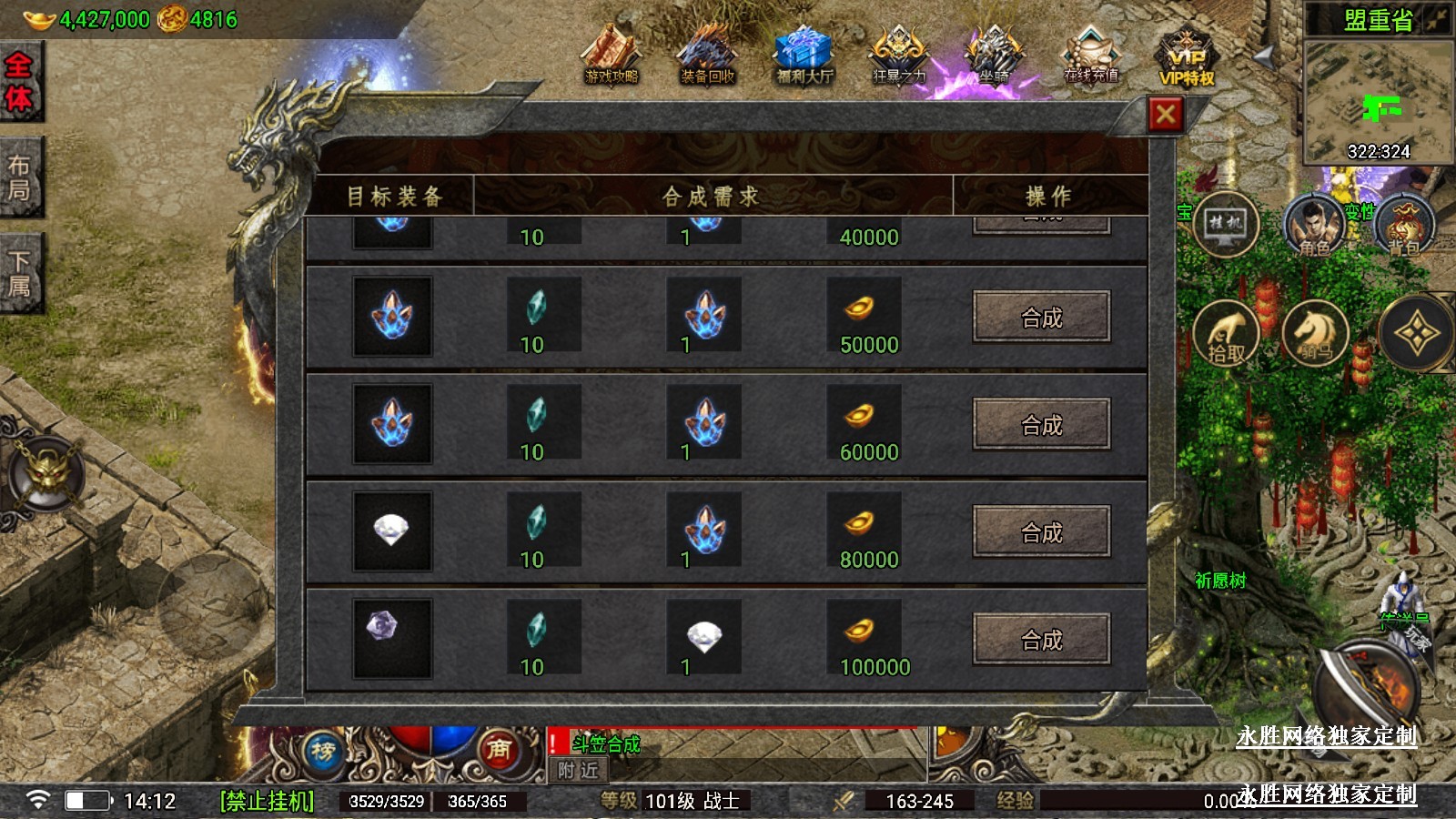The image size is (1456, 819).
Task: Open the 榜 ranking button
Action: pos(323,751)
